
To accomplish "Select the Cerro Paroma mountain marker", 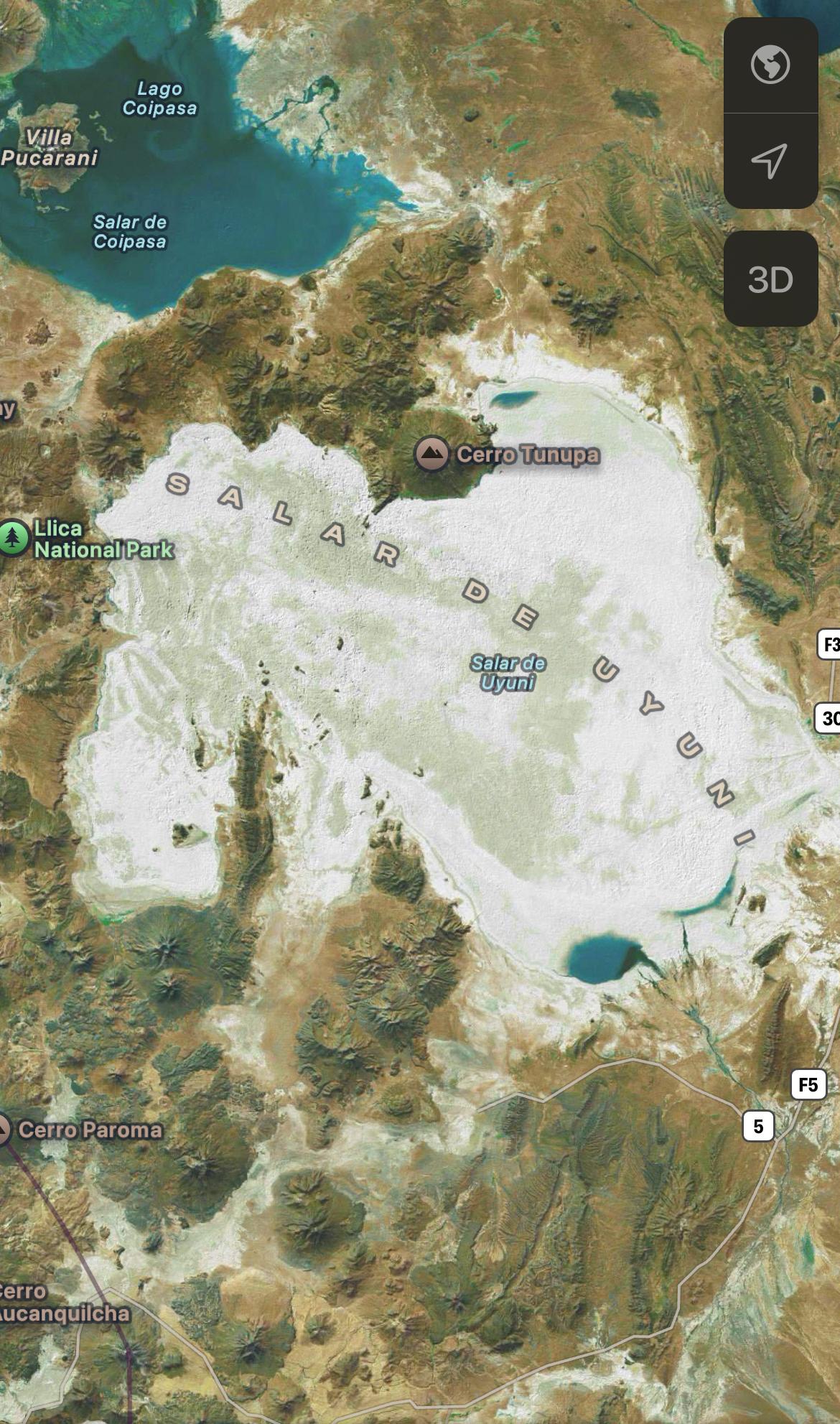I will [x=4, y=1130].
